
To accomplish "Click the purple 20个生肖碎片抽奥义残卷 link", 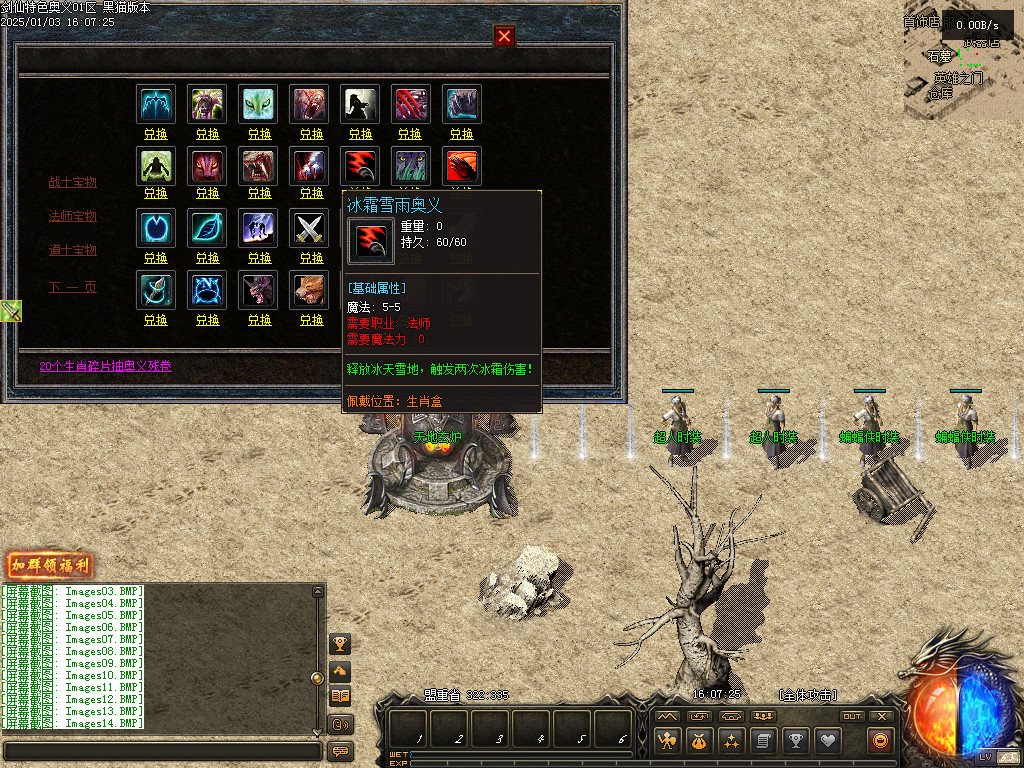I will (105, 367).
